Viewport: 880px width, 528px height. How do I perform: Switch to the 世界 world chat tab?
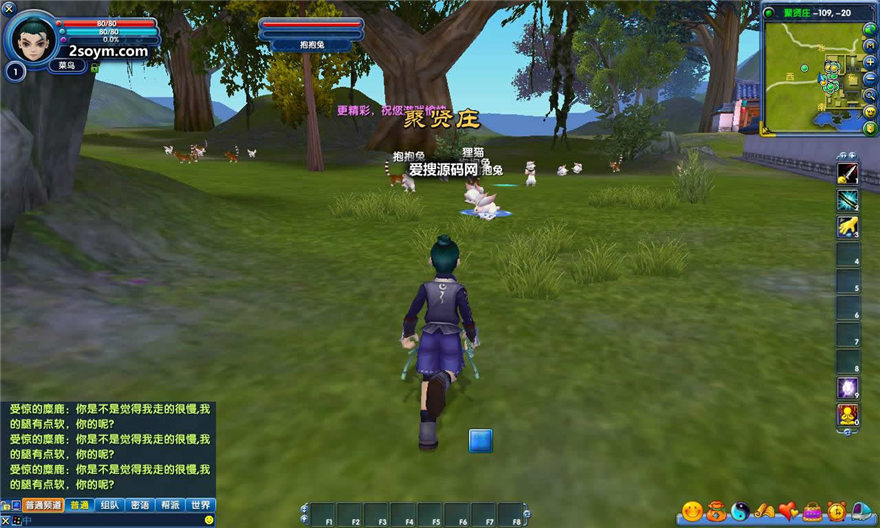[x=200, y=505]
